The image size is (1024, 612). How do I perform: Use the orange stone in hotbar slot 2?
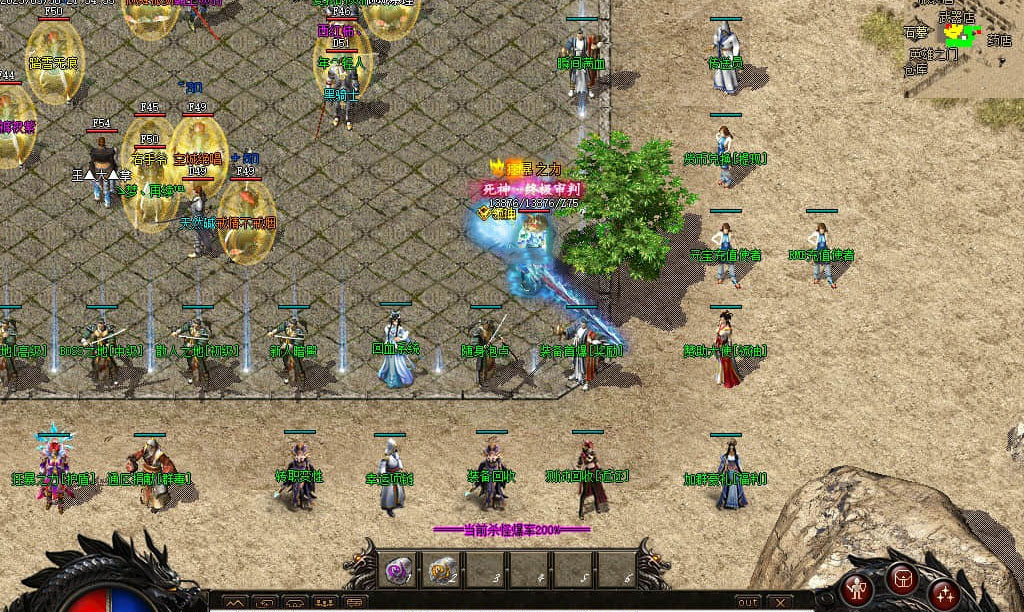tap(441, 570)
